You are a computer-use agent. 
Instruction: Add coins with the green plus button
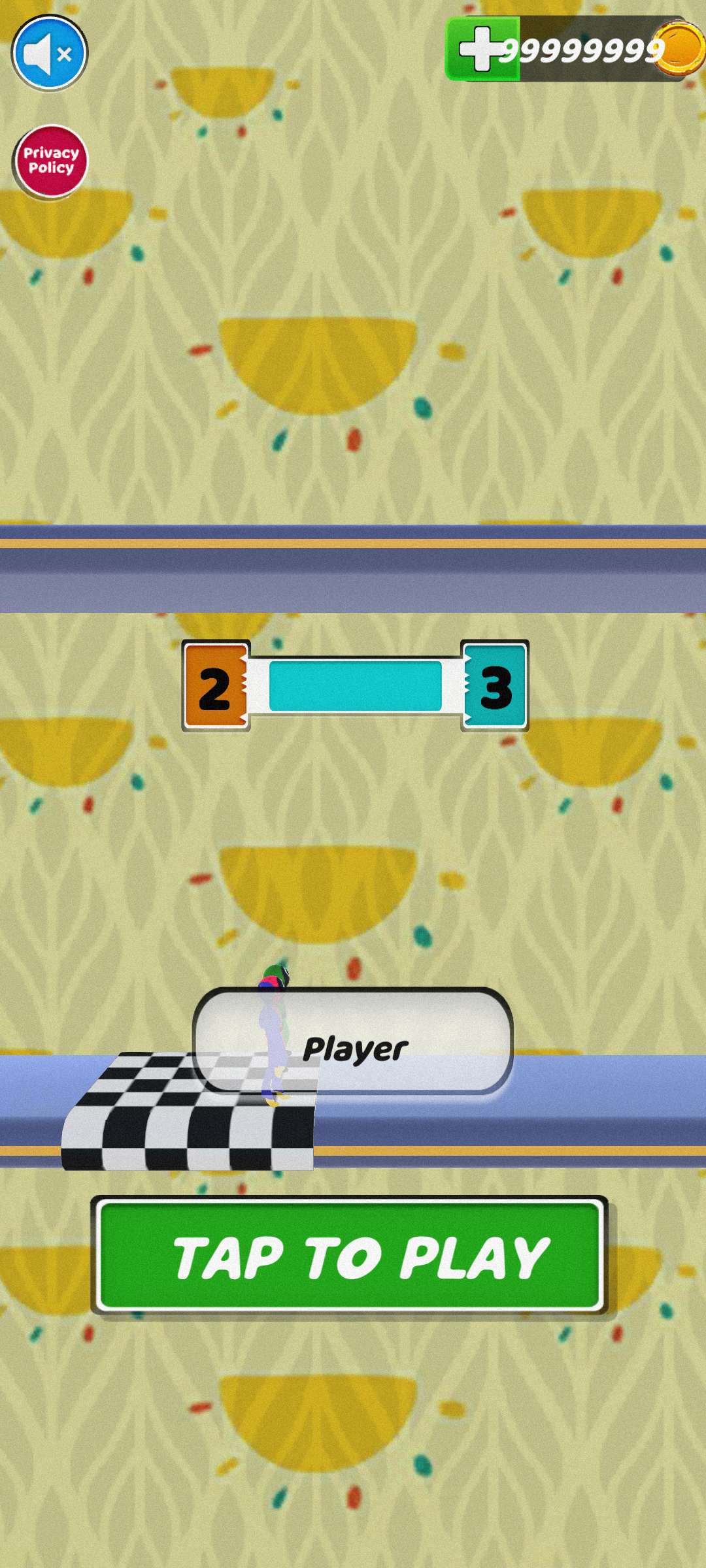click(x=482, y=49)
